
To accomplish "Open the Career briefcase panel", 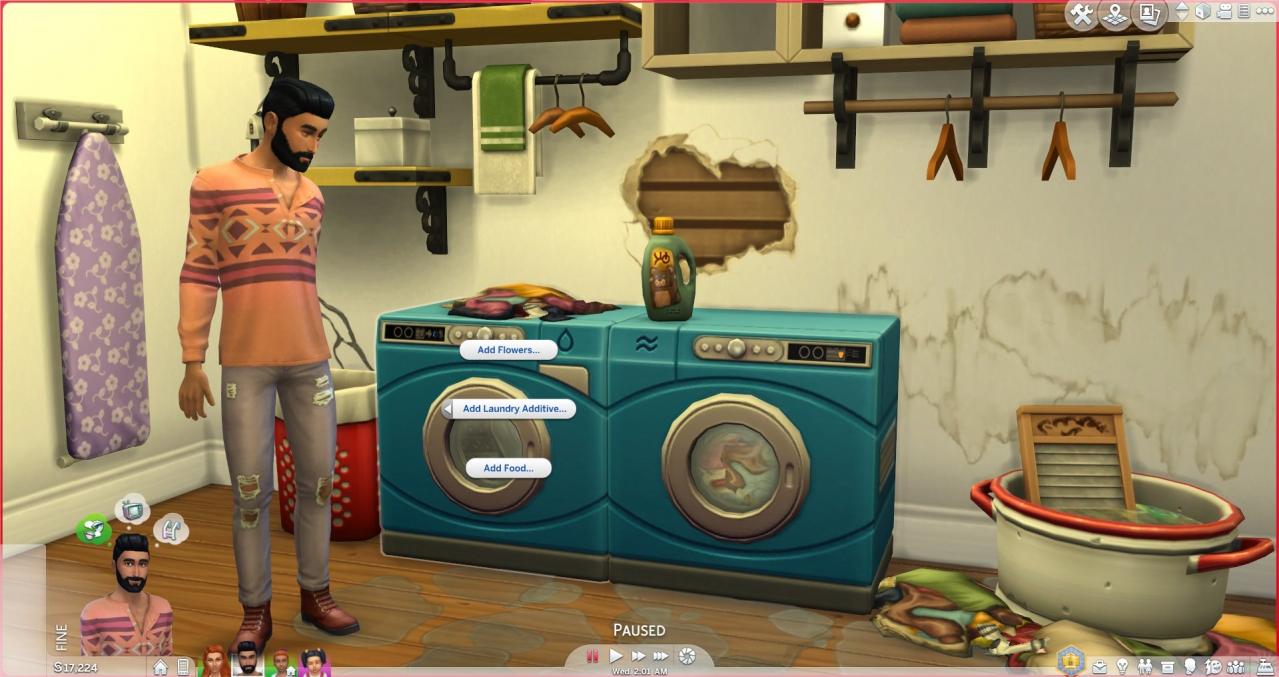I will pyautogui.click(x=1100, y=667).
